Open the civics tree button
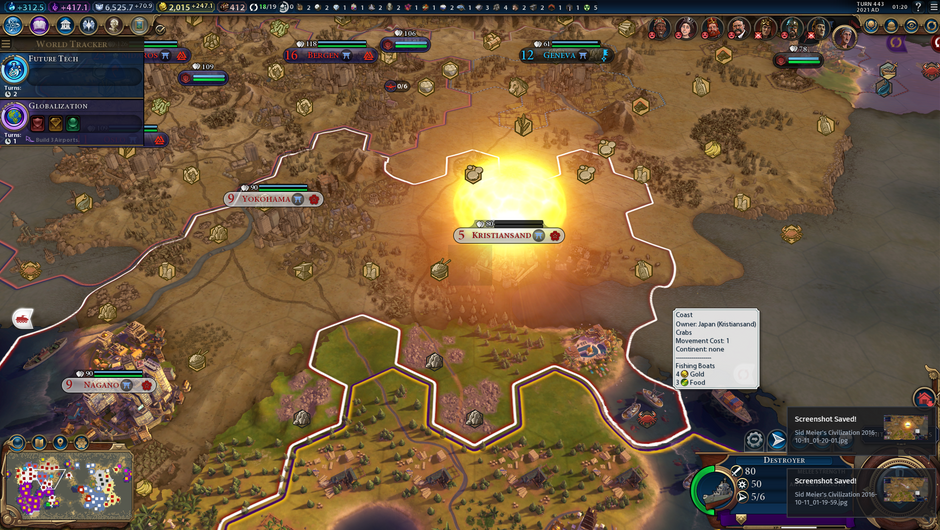 pos(40,25)
